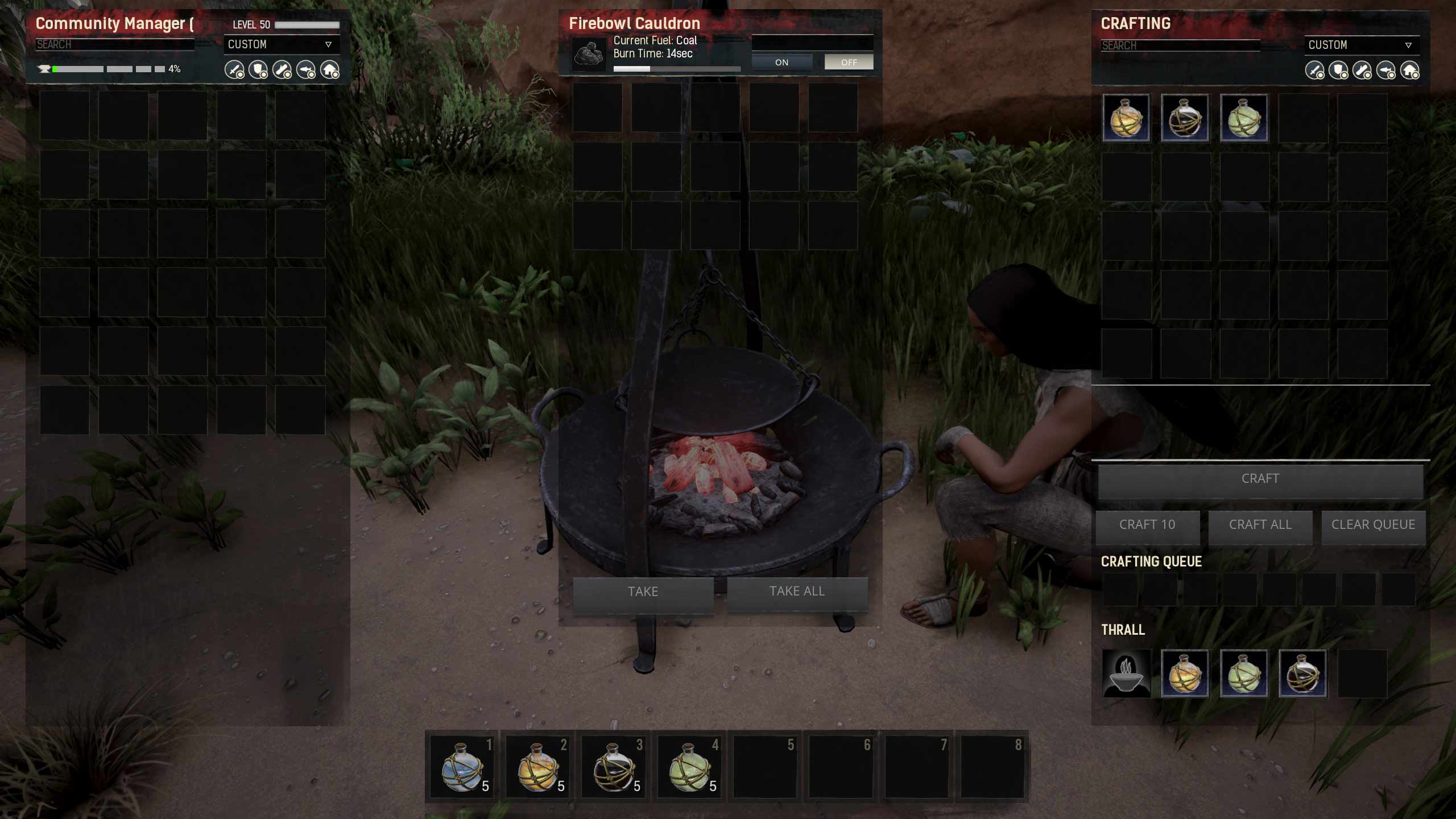Clear the crafting queue
Screen dimensions: 1456x819
pyautogui.click(x=1373, y=524)
